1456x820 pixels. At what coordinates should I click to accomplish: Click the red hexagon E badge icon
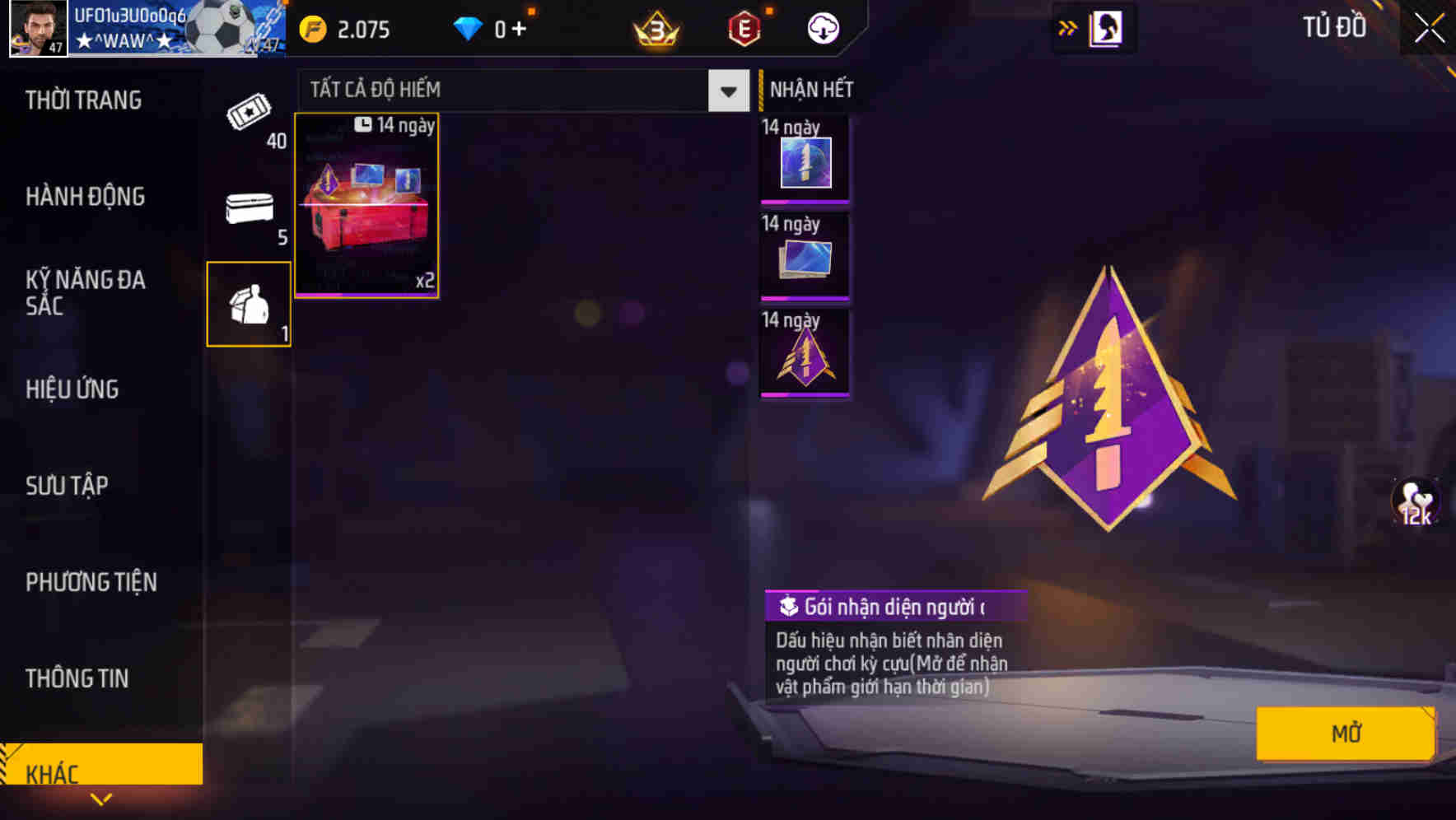point(744,29)
